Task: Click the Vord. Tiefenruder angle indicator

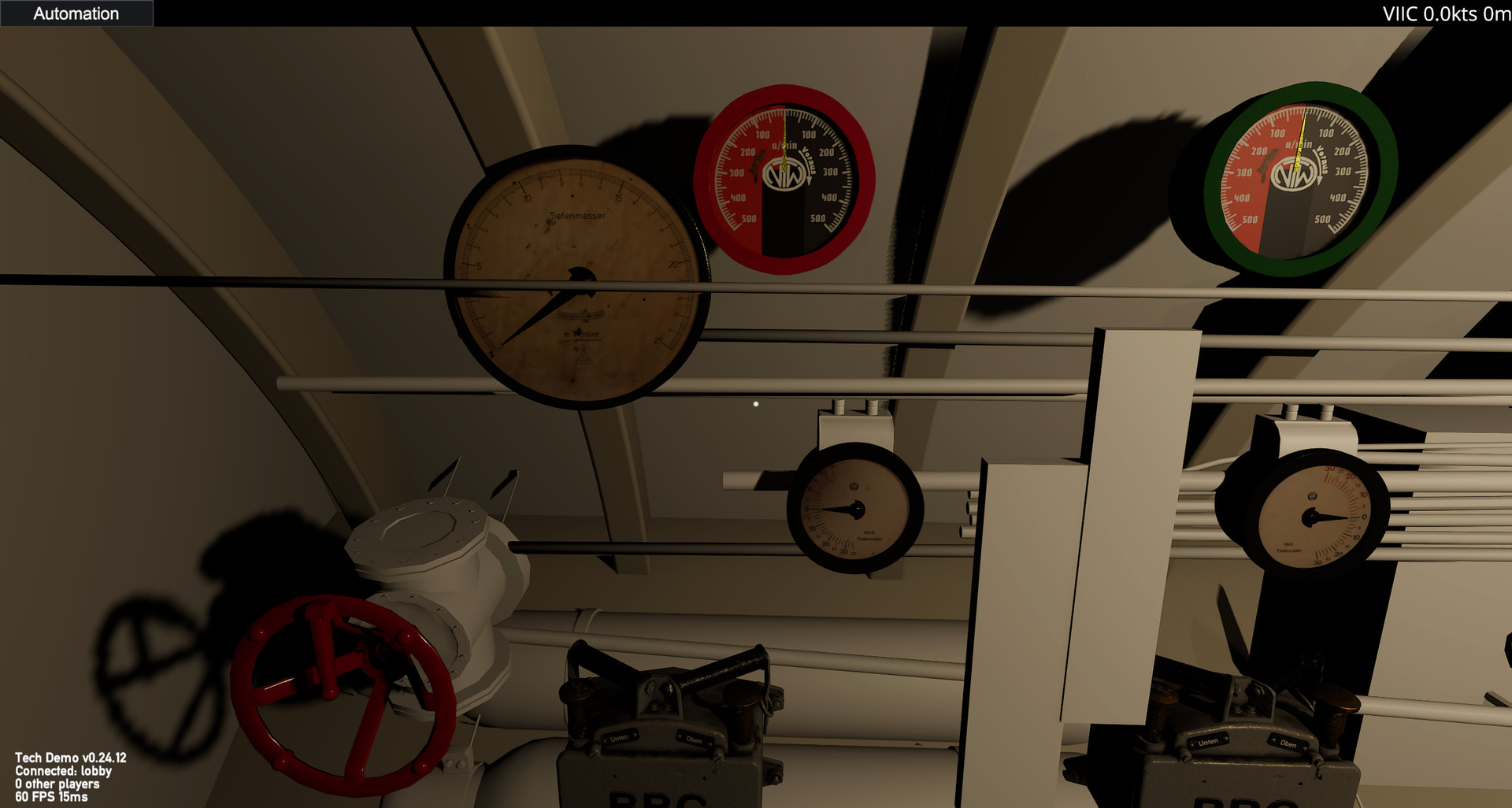Action: click(x=858, y=508)
